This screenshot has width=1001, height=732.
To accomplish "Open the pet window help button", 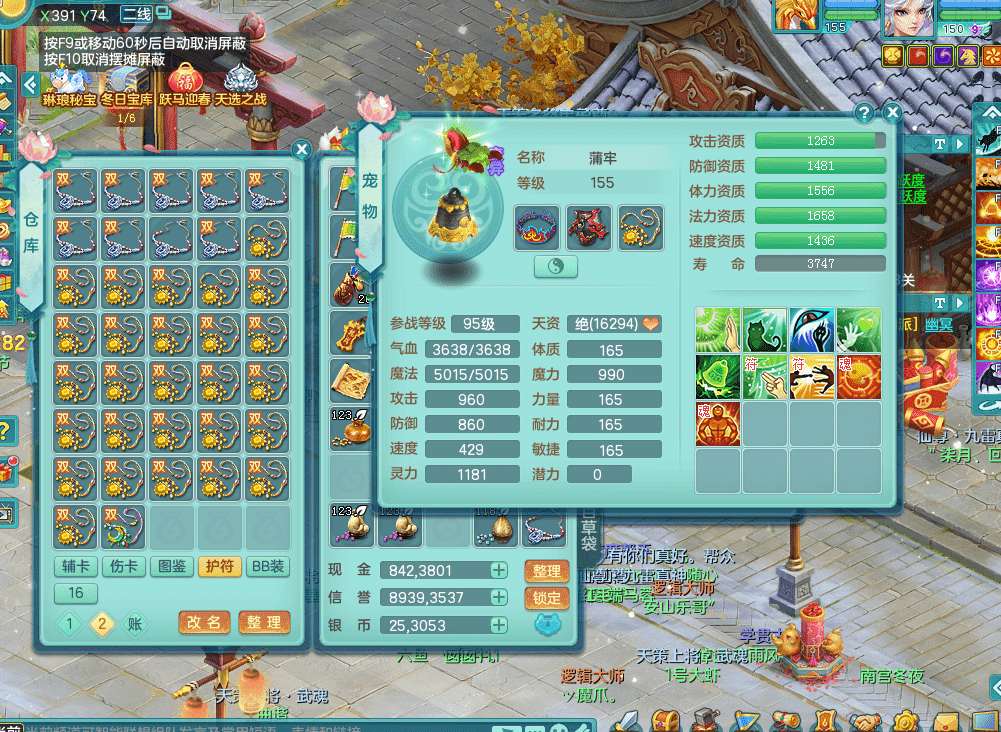I will 865,113.
